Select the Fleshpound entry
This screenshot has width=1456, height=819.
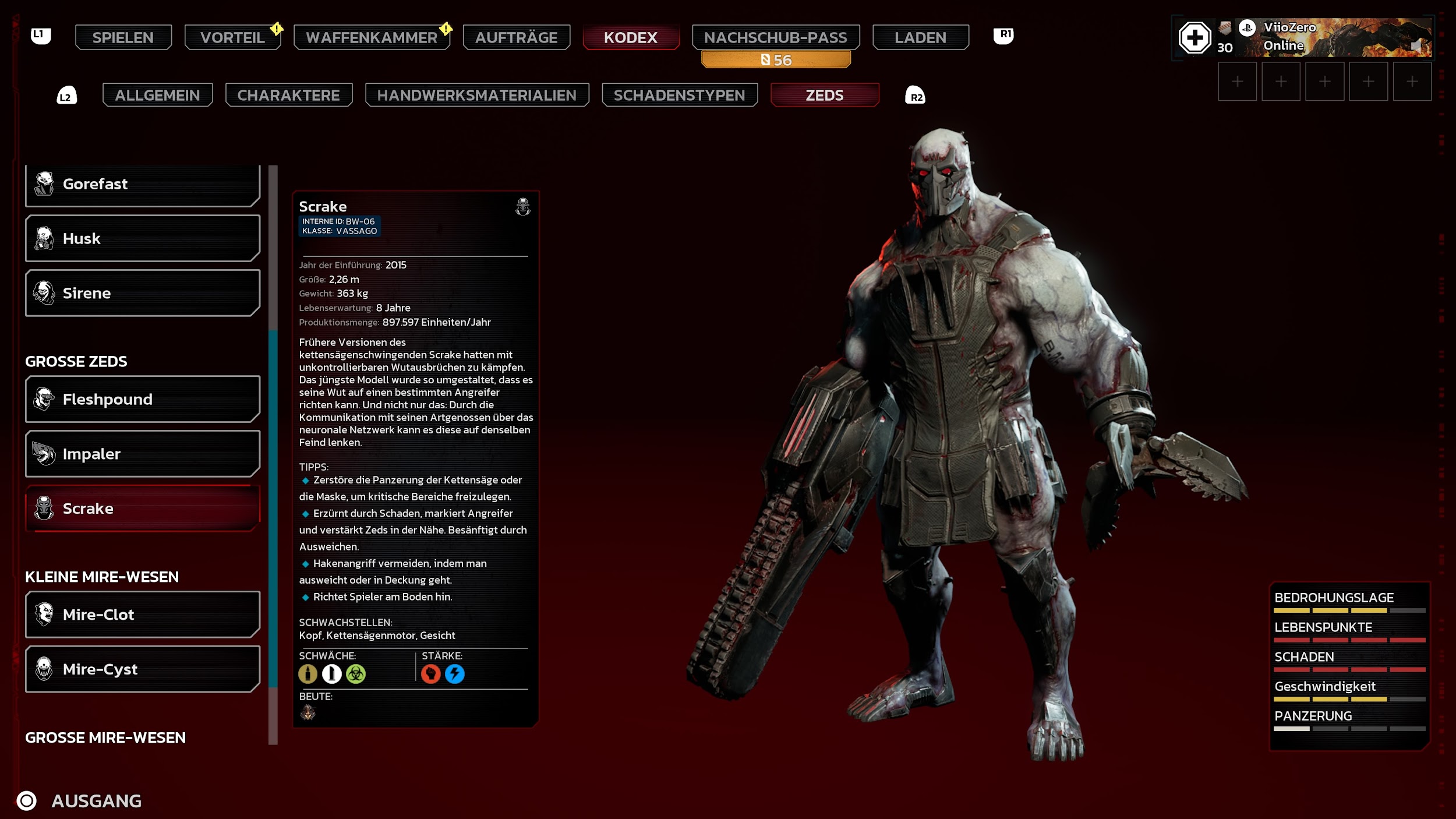(142, 399)
